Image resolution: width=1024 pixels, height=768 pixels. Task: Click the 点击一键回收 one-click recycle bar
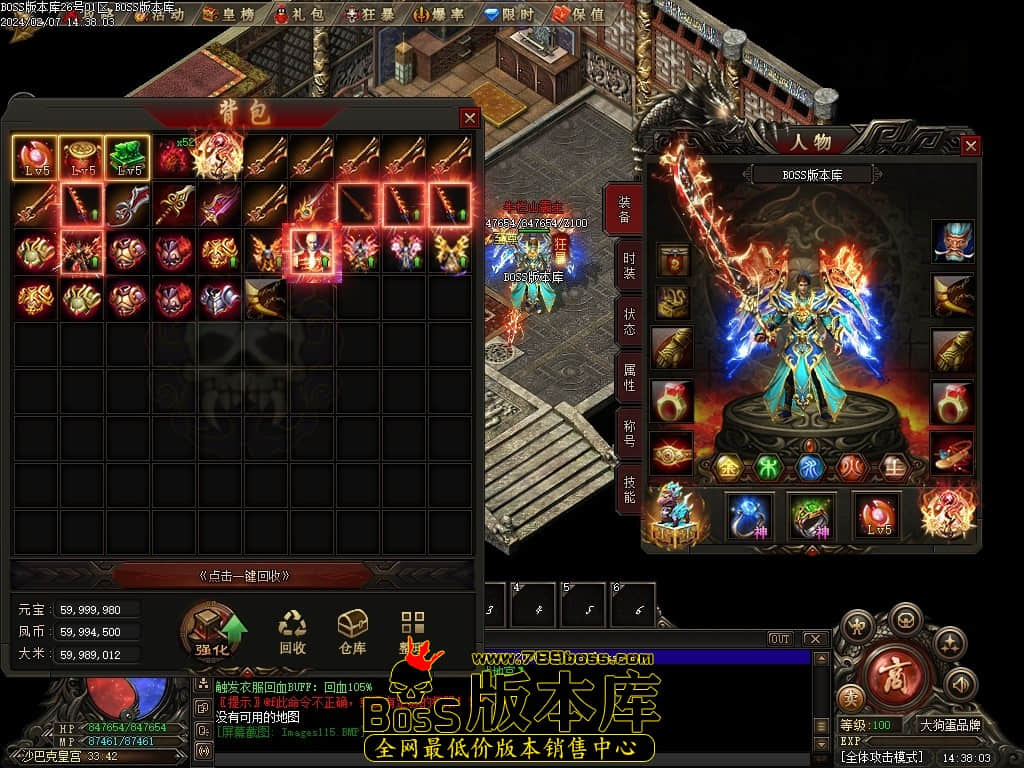coord(243,576)
